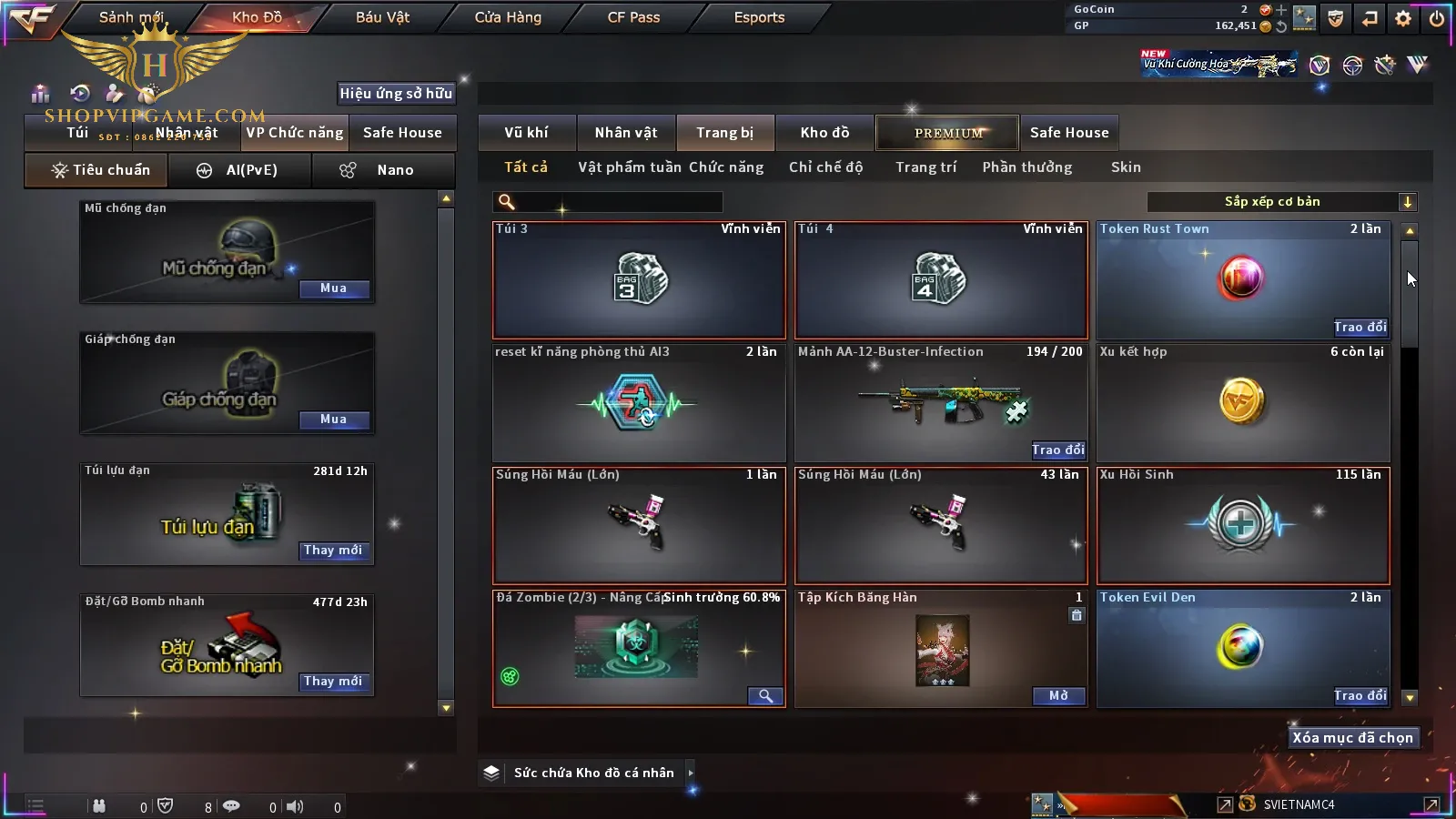Screen dimensions: 1456x819
Task: Go to the Báu Vật menu
Action: click(382, 17)
